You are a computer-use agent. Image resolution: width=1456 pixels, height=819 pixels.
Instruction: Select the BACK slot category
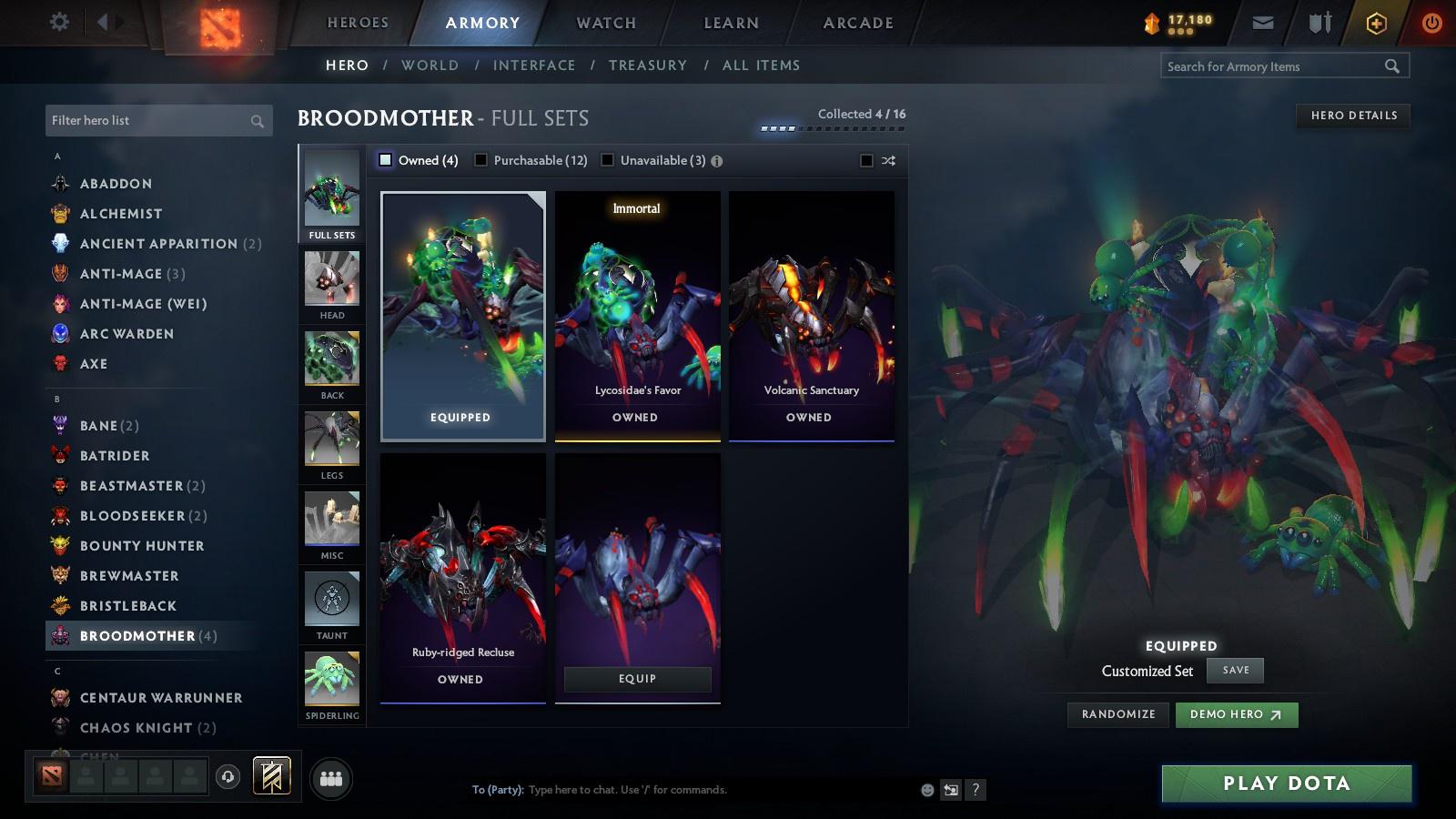point(331,362)
